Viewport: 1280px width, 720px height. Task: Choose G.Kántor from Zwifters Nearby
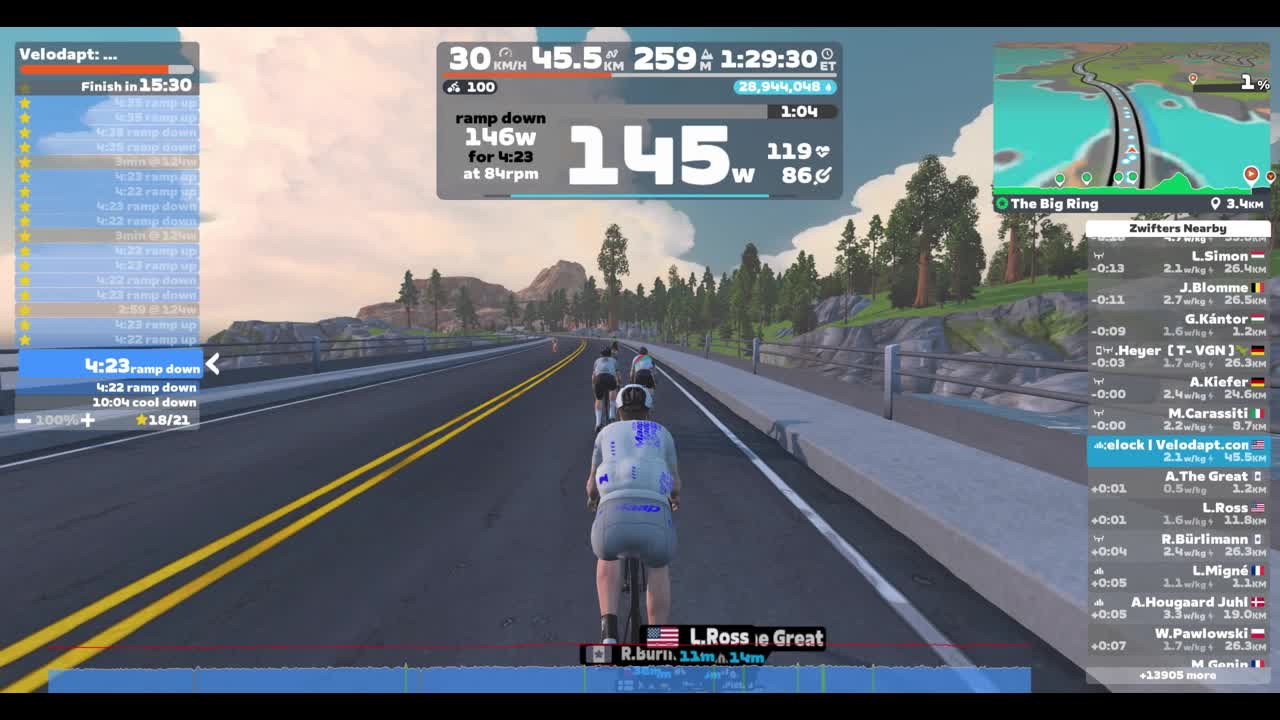coord(1178,325)
